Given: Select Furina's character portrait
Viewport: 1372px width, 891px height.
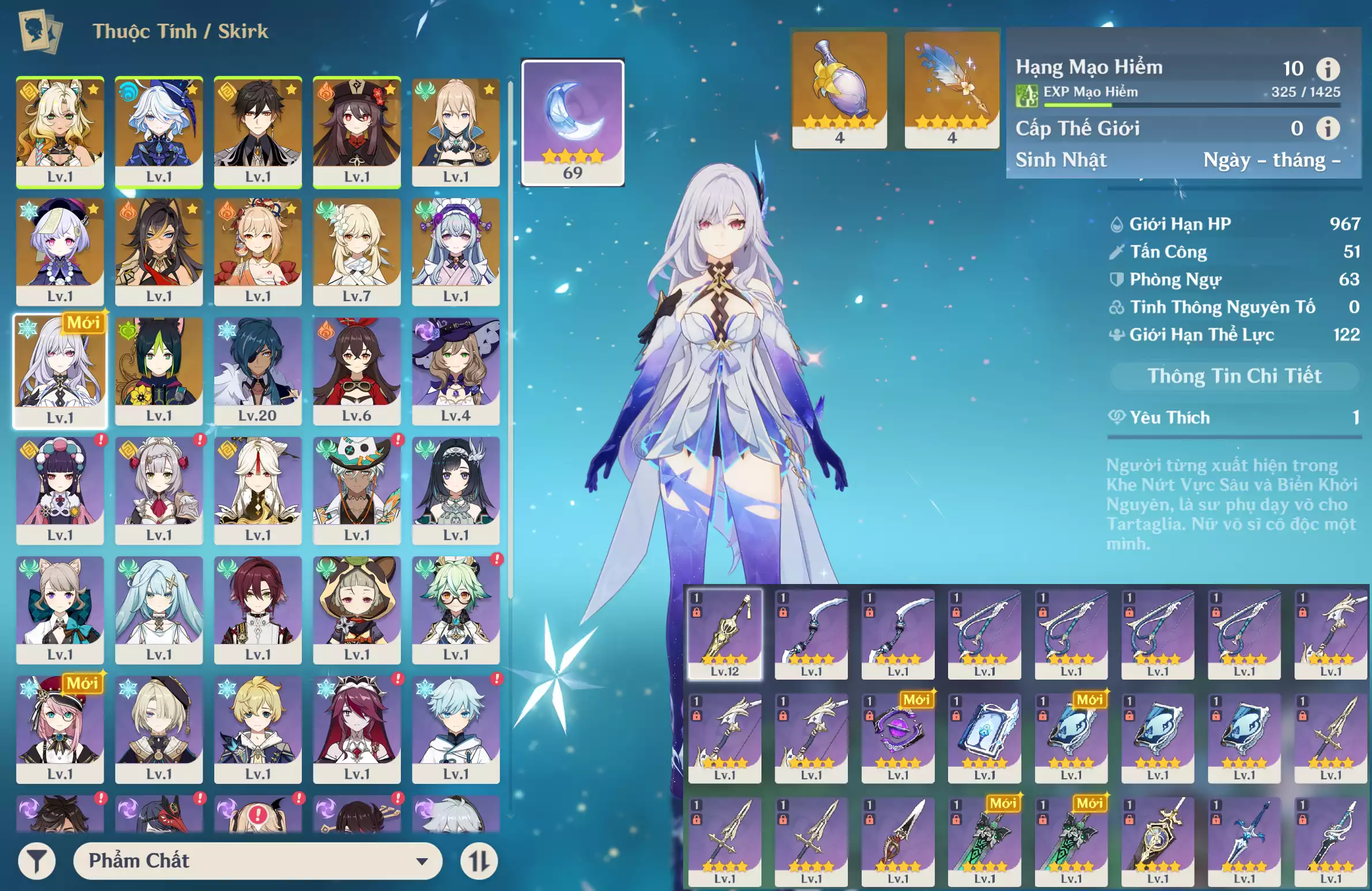Looking at the screenshot, I should click(159, 131).
